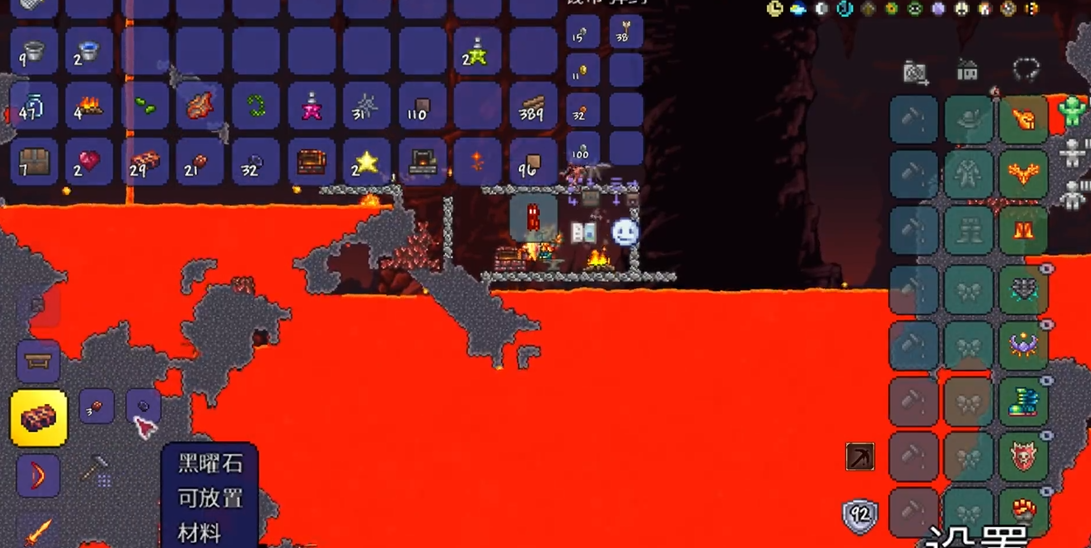
Task: Select the green player loadout figure
Action: pos(1074,110)
